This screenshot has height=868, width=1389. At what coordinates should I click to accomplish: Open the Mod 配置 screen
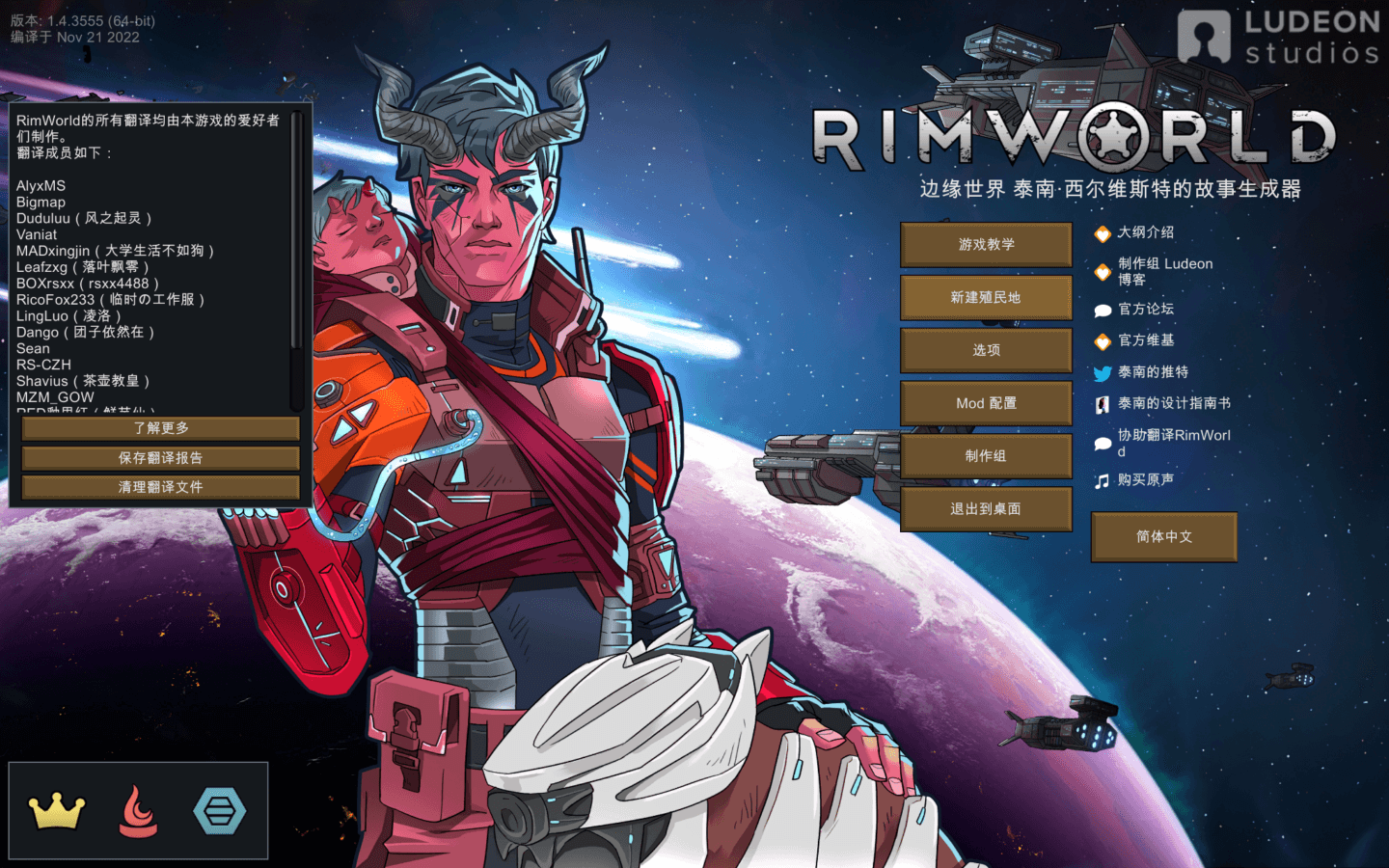click(985, 402)
